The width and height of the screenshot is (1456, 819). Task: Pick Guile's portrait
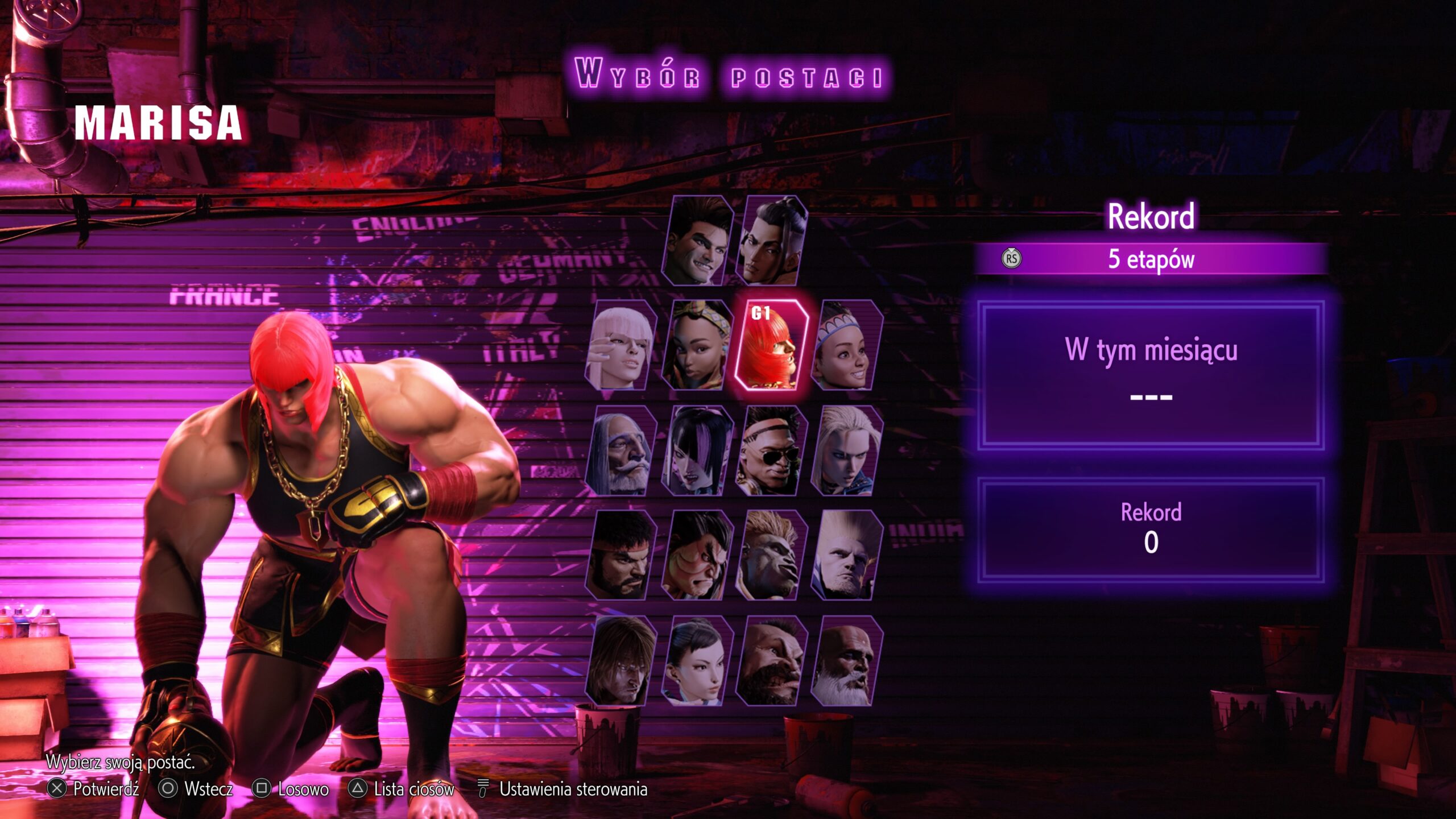(846, 556)
